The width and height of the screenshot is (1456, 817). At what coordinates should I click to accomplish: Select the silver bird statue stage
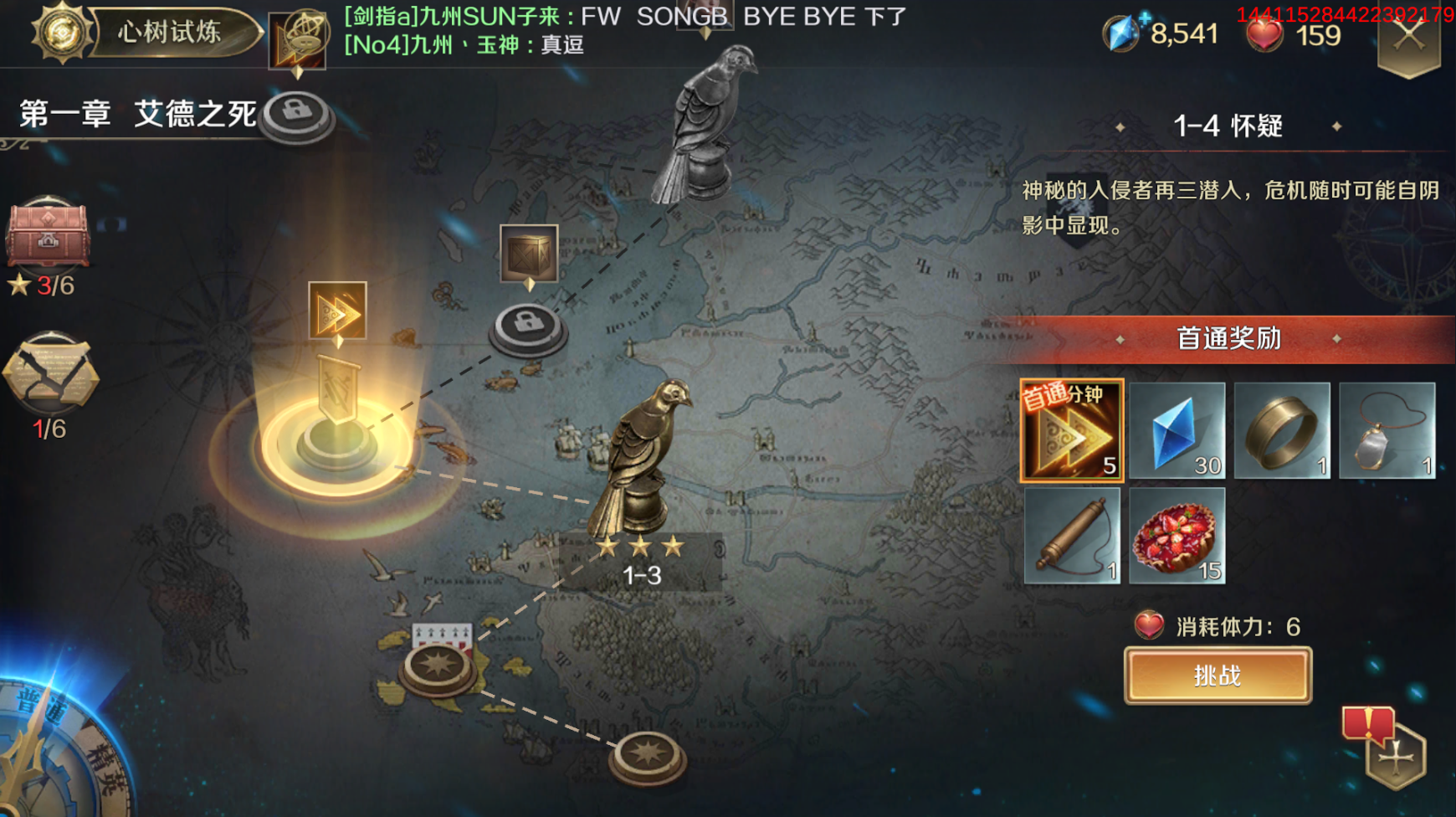[709, 126]
